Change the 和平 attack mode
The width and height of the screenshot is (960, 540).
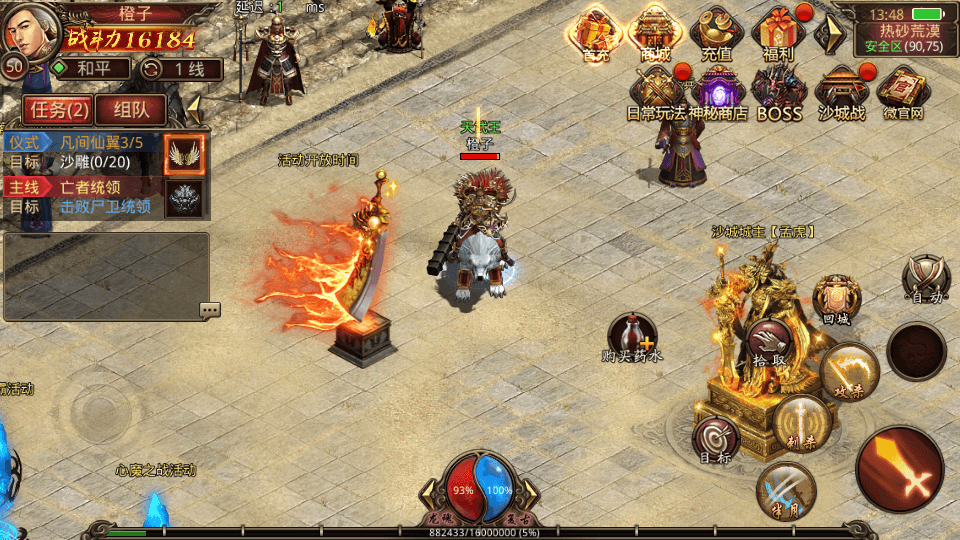point(91,69)
